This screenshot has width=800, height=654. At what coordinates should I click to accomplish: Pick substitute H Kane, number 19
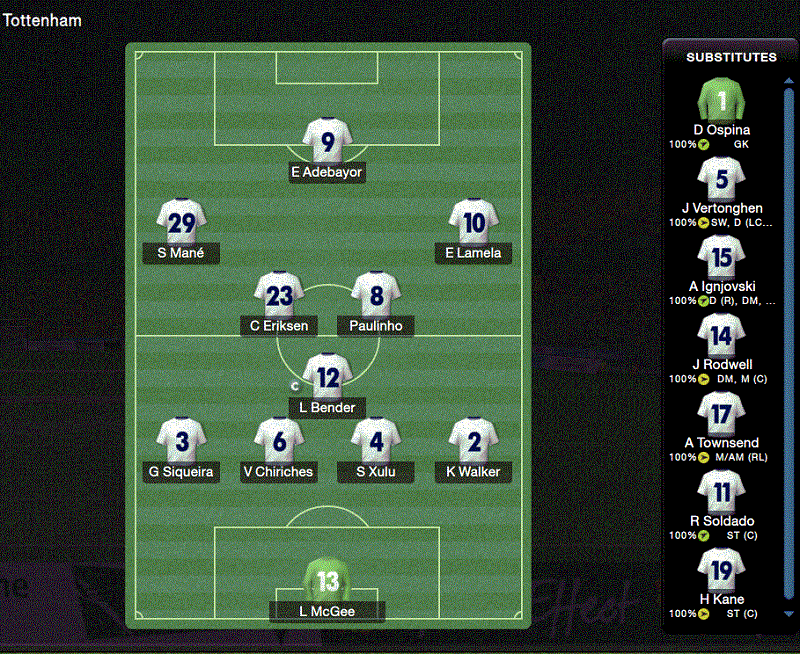pyautogui.click(x=721, y=571)
